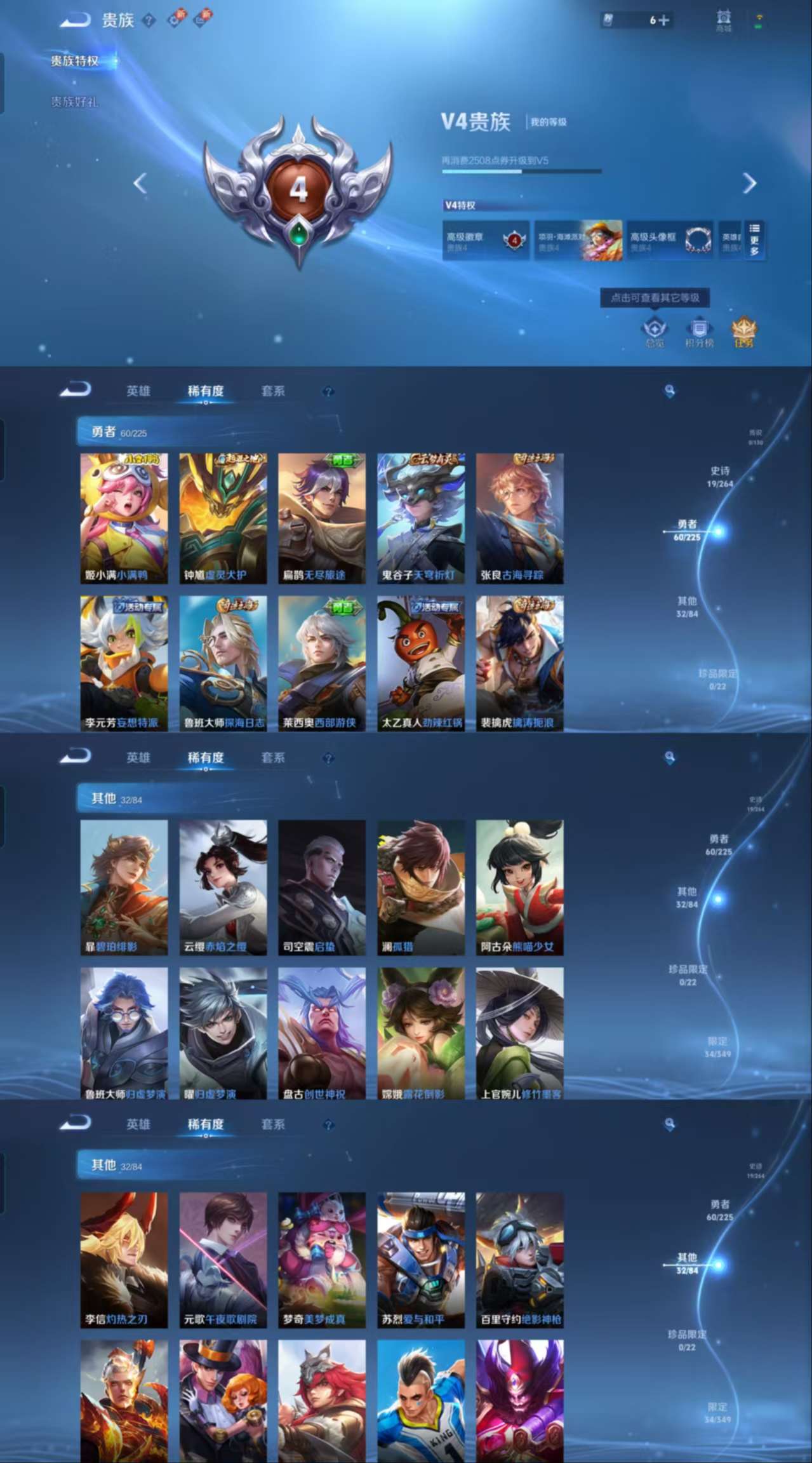Choose the 苏烈 爱与和平 skin card
Image resolution: width=812 pixels, height=1463 pixels.
pyautogui.click(x=421, y=1260)
